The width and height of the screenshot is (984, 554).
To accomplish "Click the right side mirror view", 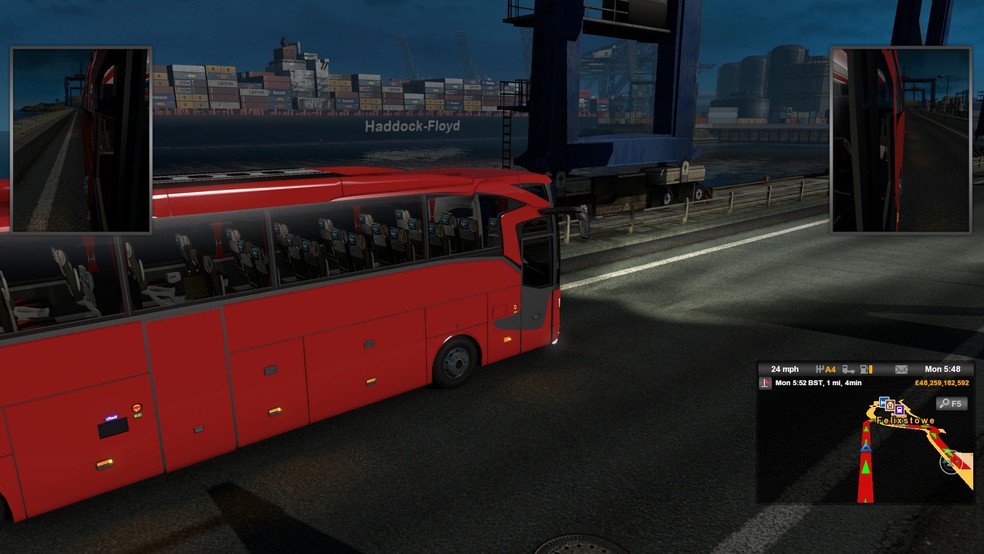I will [901, 139].
